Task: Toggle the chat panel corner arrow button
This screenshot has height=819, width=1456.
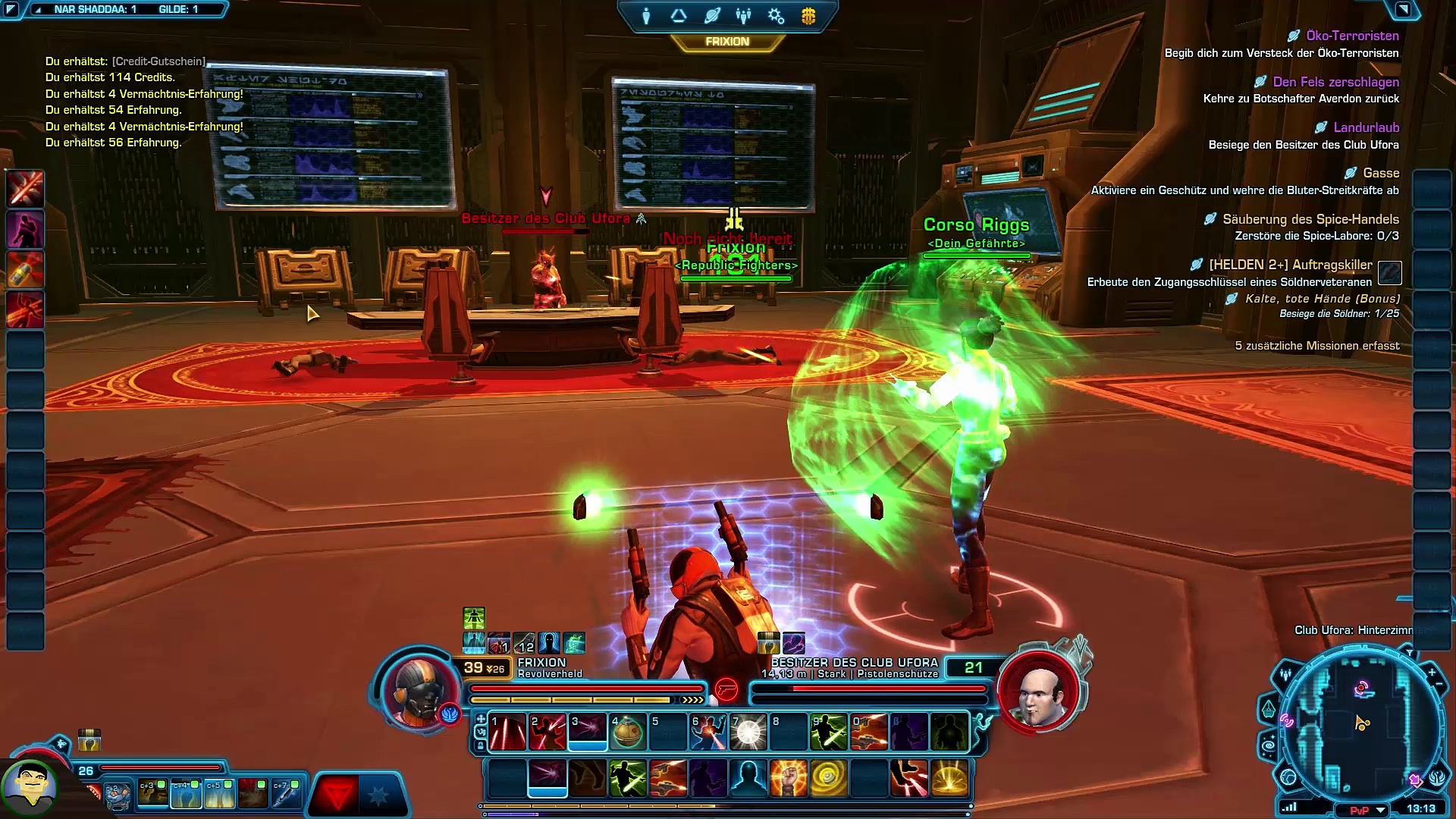Action: click(x=11, y=10)
